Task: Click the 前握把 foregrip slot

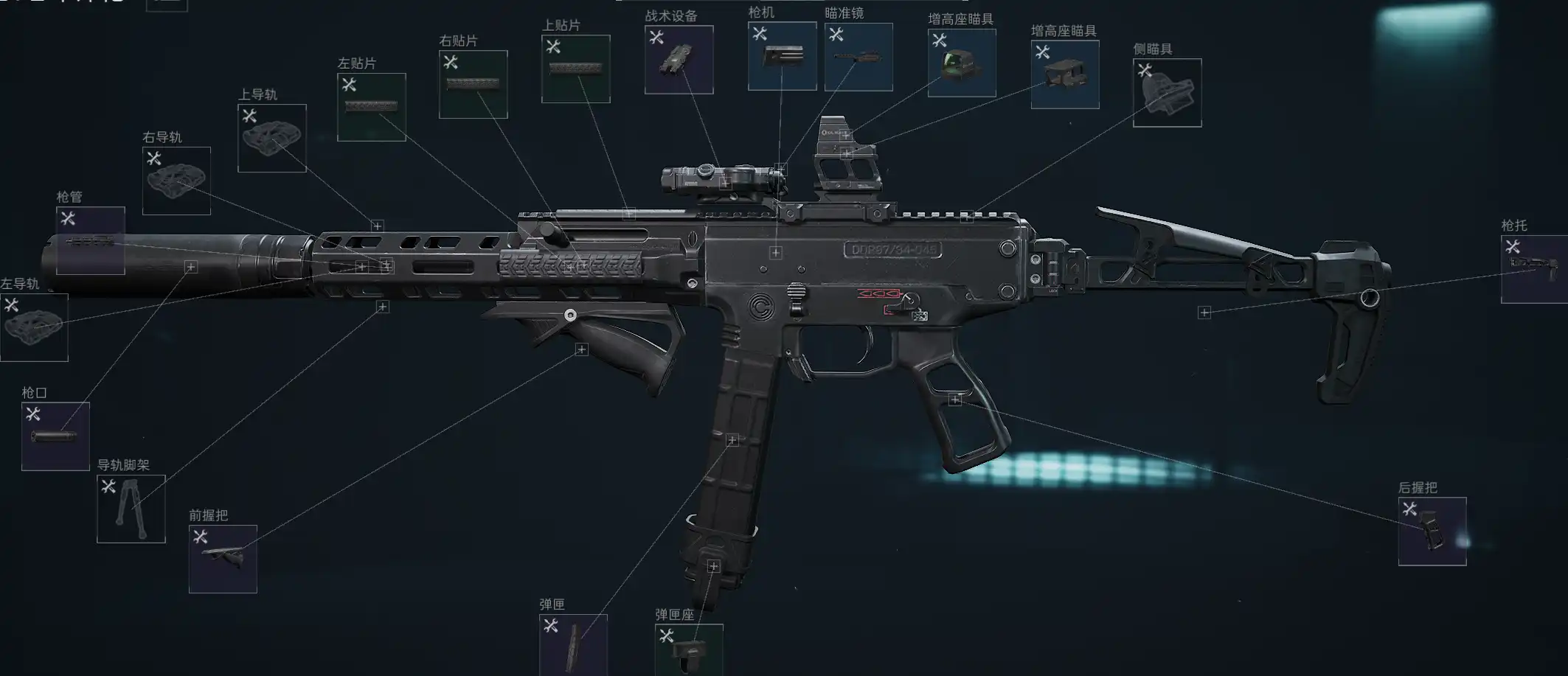Action: click(x=223, y=559)
